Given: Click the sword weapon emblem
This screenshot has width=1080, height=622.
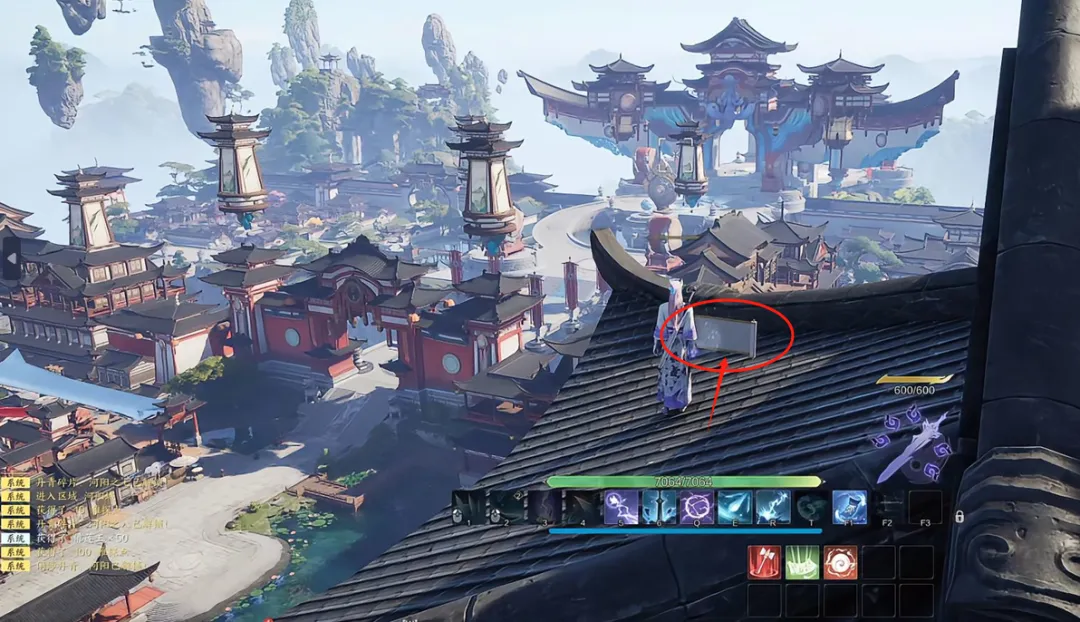Looking at the screenshot, I should pyautogui.click(x=912, y=445).
